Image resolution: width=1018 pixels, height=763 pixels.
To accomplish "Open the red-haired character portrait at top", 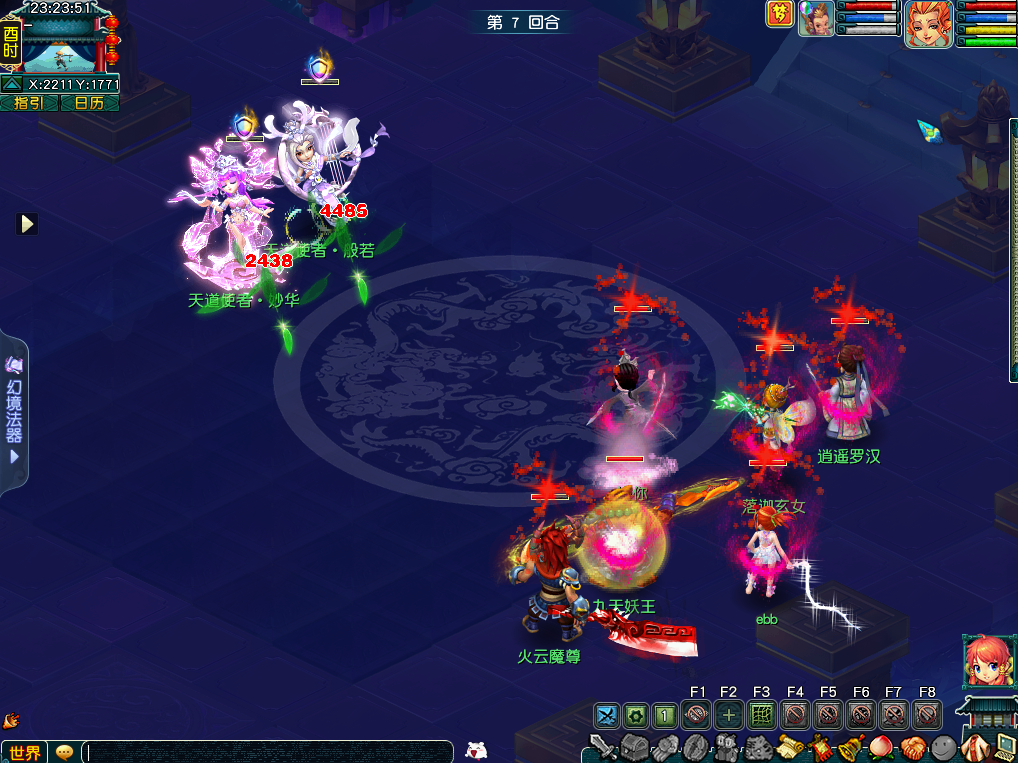I will (928, 22).
